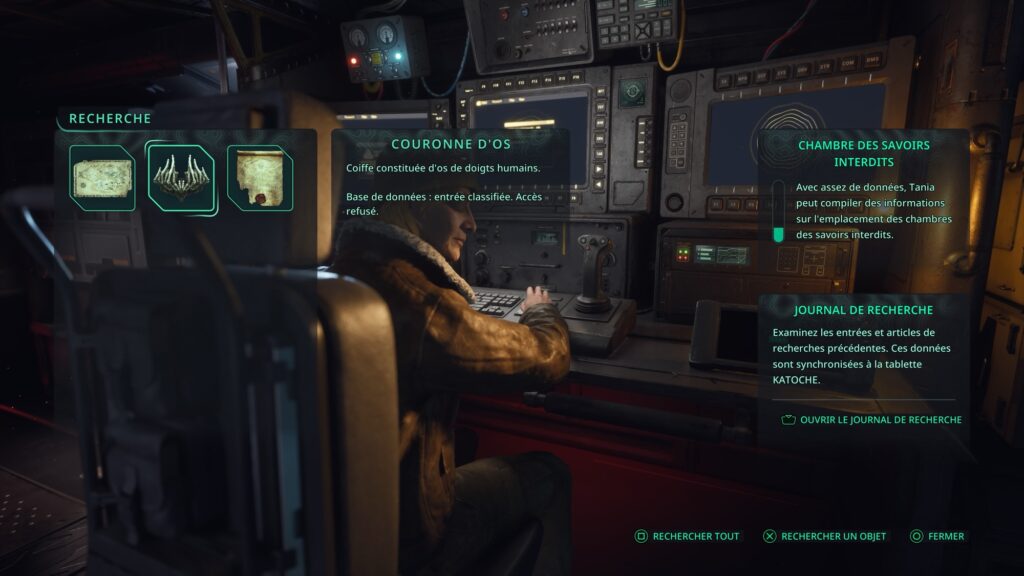The image size is (1024, 576).
Task: Close the research screen with Fermer
Action: (x=937, y=536)
